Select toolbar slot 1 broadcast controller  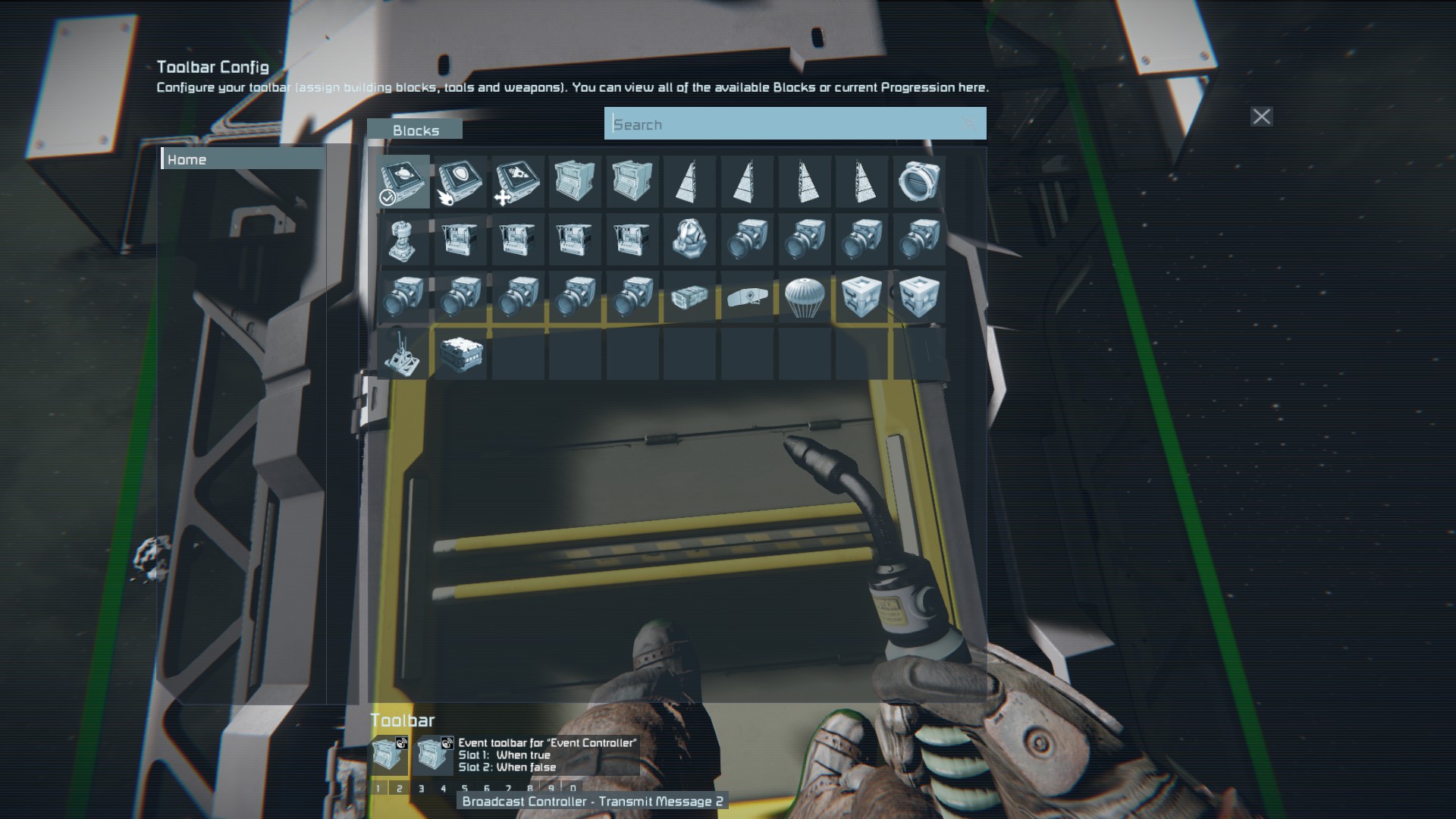point(389,755)
